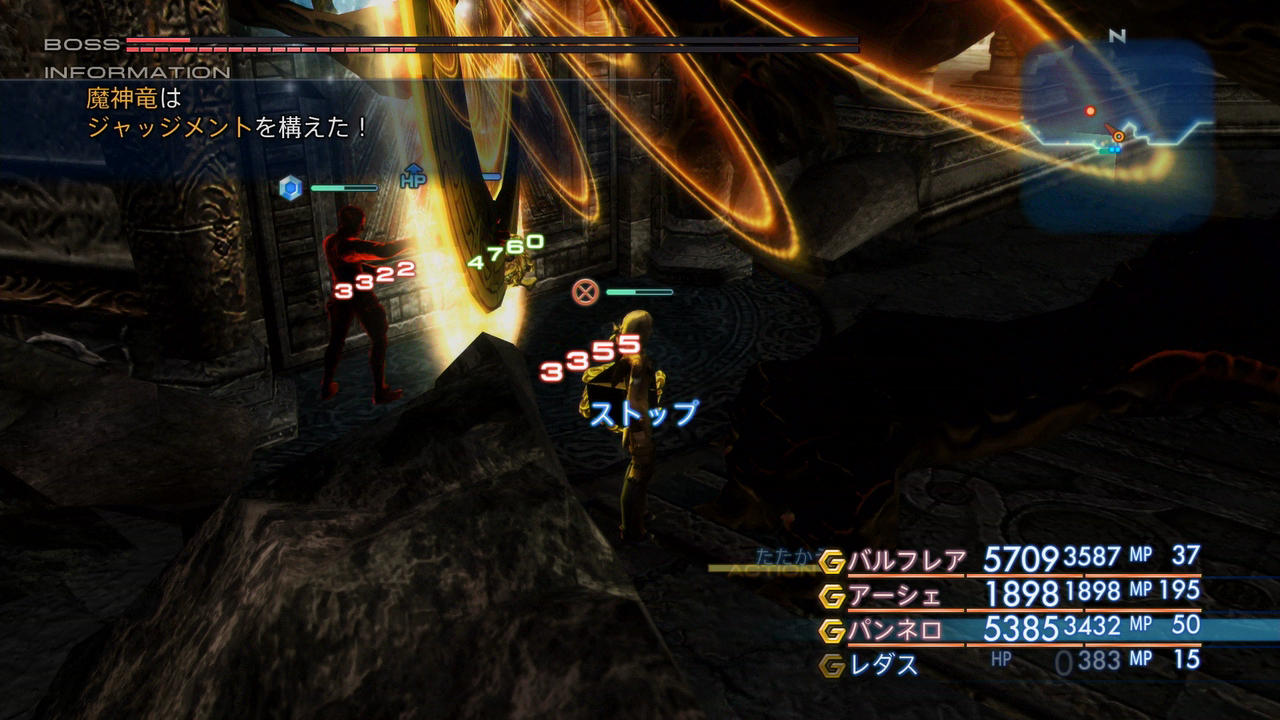The height and width of the screenshot is (720, 1280).
Task: Toggle the gambit icon beside バルフレア
Action: point(832,562)
